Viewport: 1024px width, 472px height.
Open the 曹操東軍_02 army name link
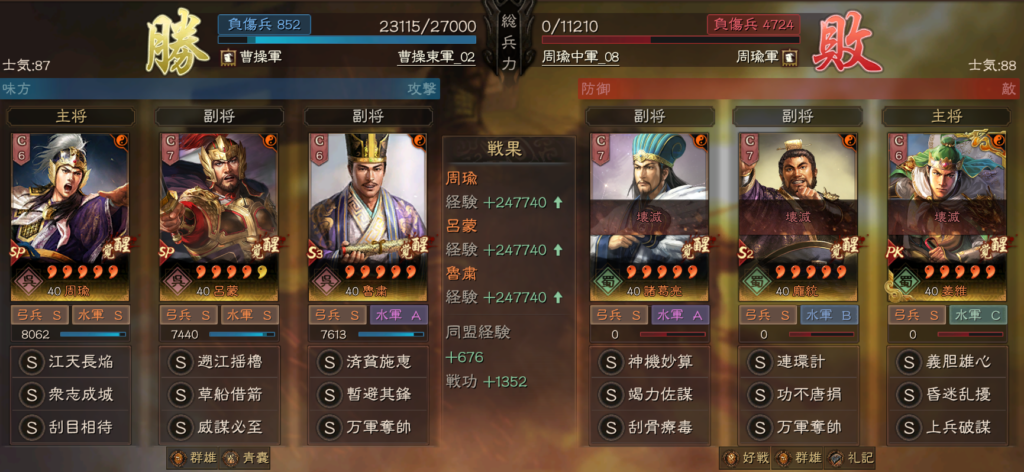coord(436,57)
